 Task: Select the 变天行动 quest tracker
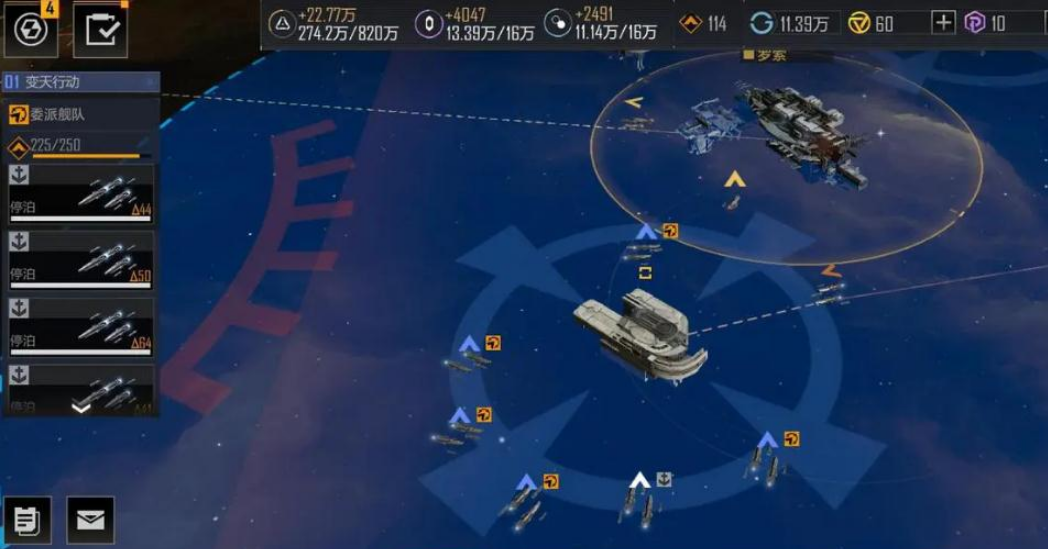(x=80, y=82)
